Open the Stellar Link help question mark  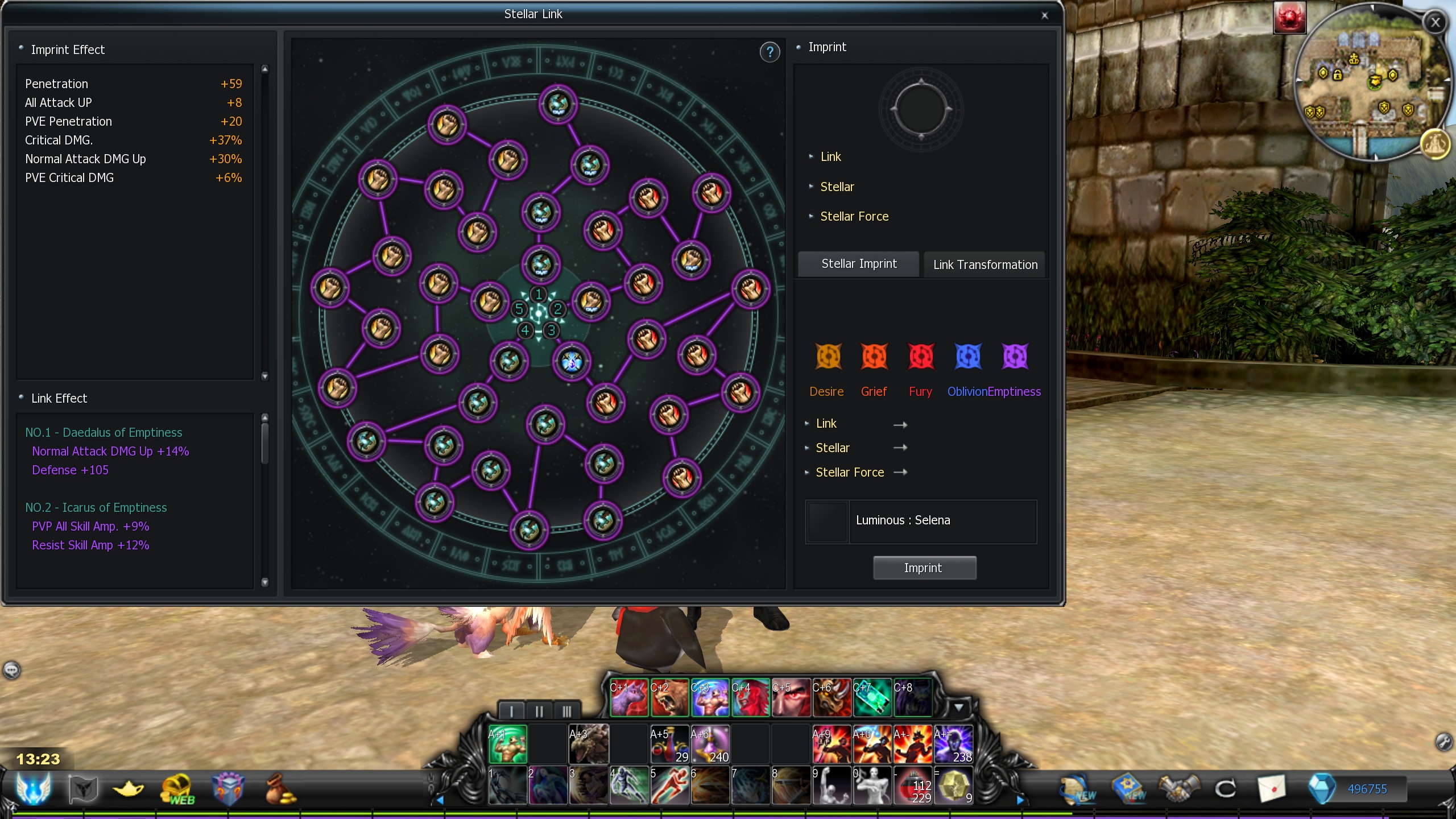point(770,52)
